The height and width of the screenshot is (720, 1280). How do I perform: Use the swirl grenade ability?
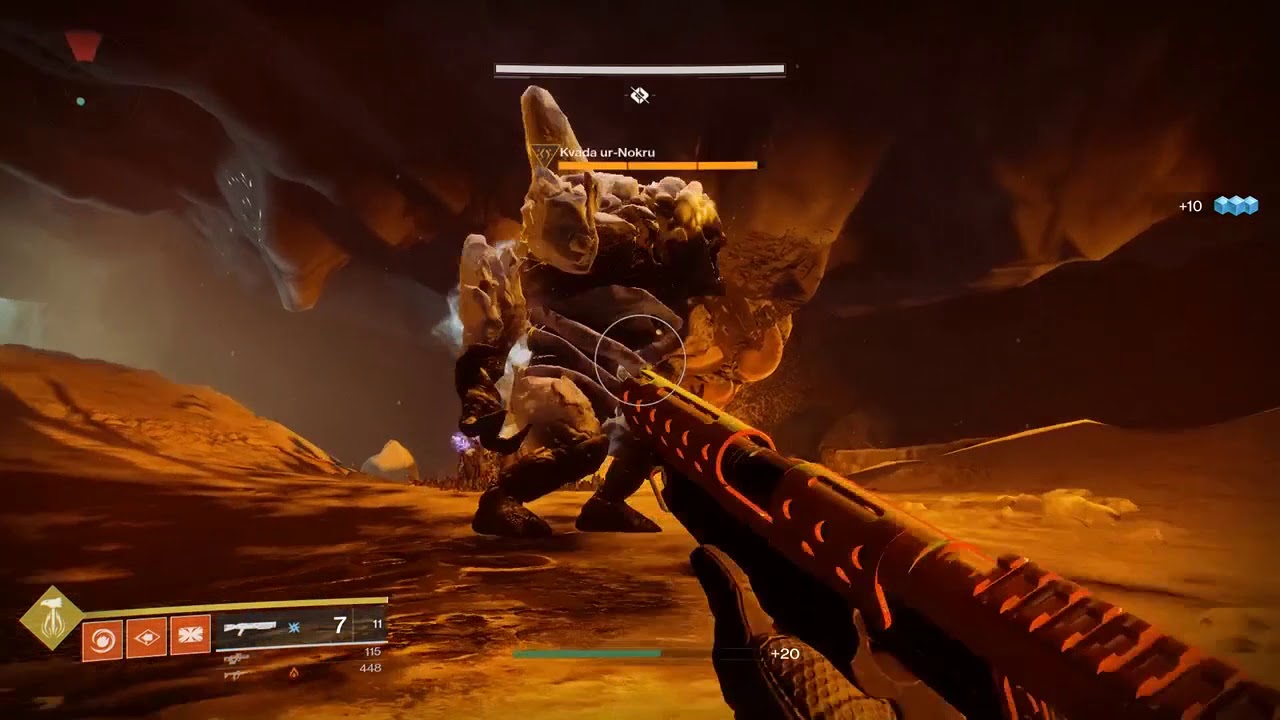102,636
